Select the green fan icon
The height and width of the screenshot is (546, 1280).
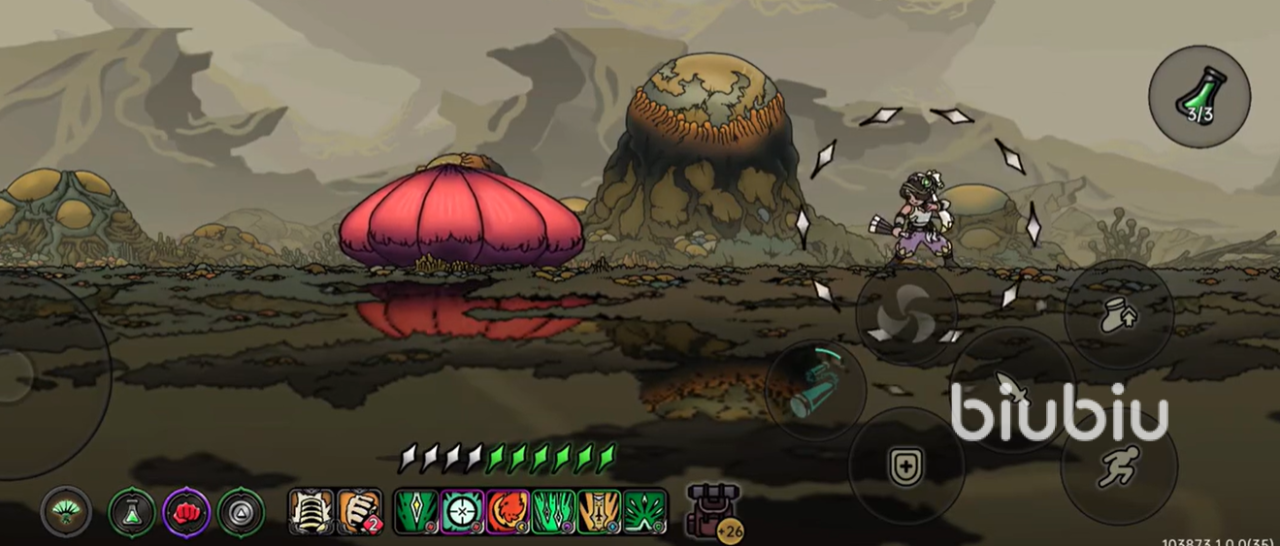pyautogui.click(x=66, y=512)
